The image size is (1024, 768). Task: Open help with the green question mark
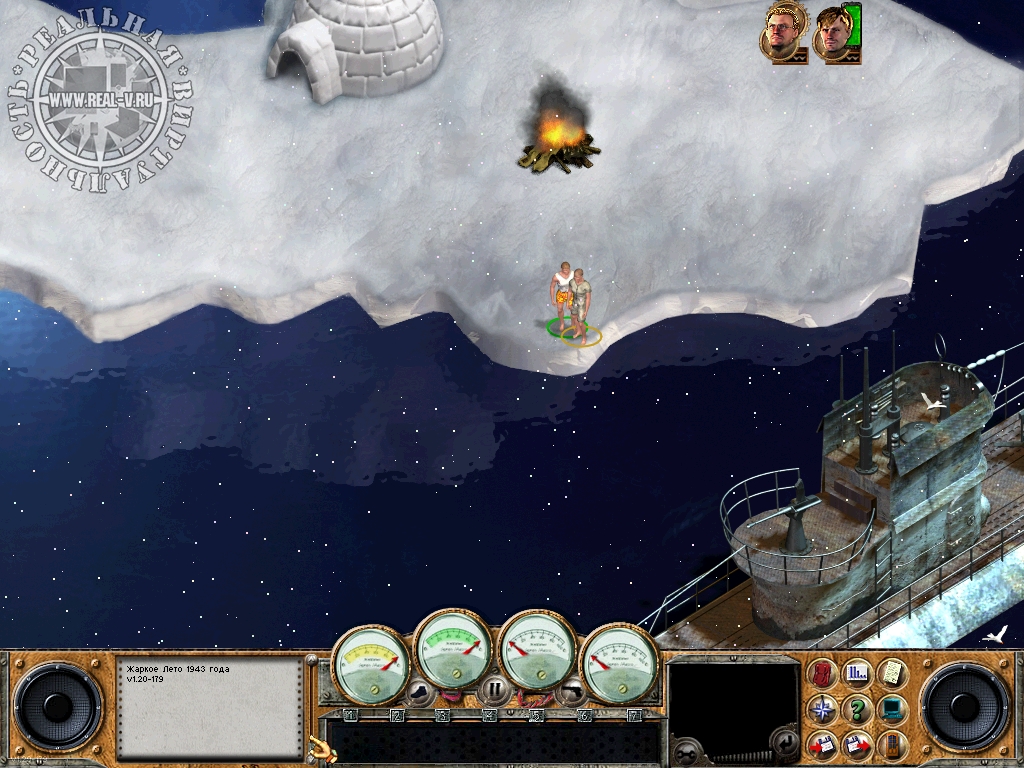click(x=857, y=710)
